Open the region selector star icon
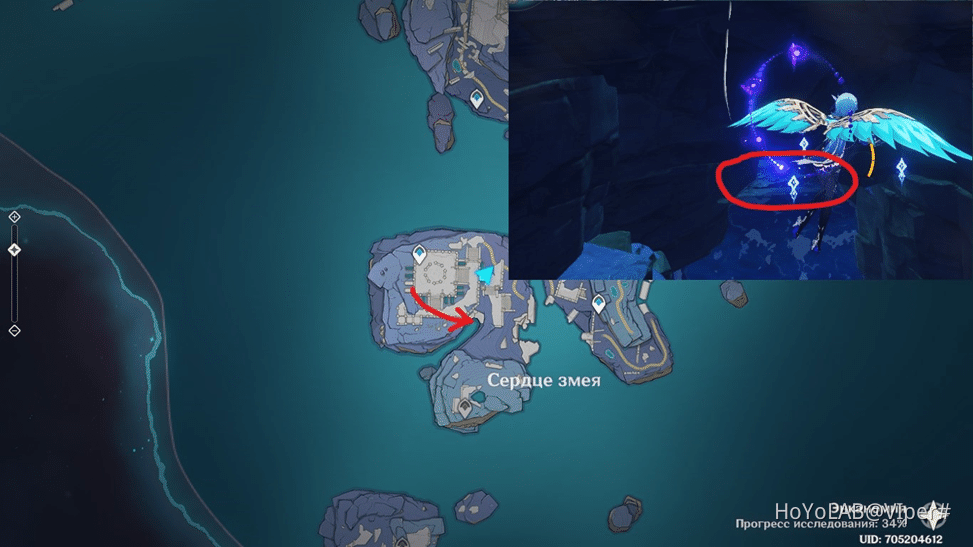973x547 pixels. pos(934,512)
